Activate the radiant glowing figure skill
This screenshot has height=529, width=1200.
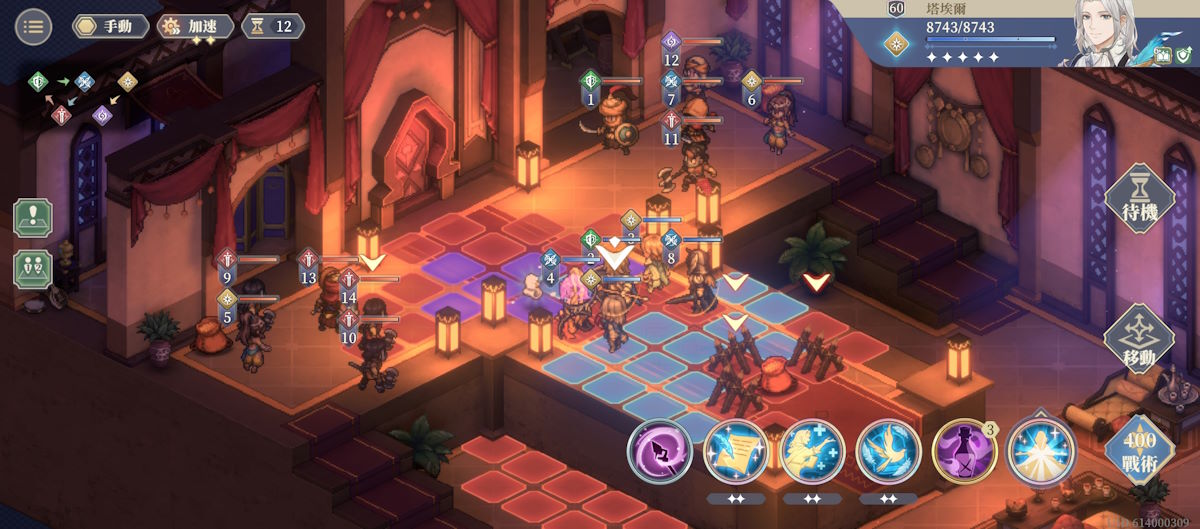point(1040,450)
